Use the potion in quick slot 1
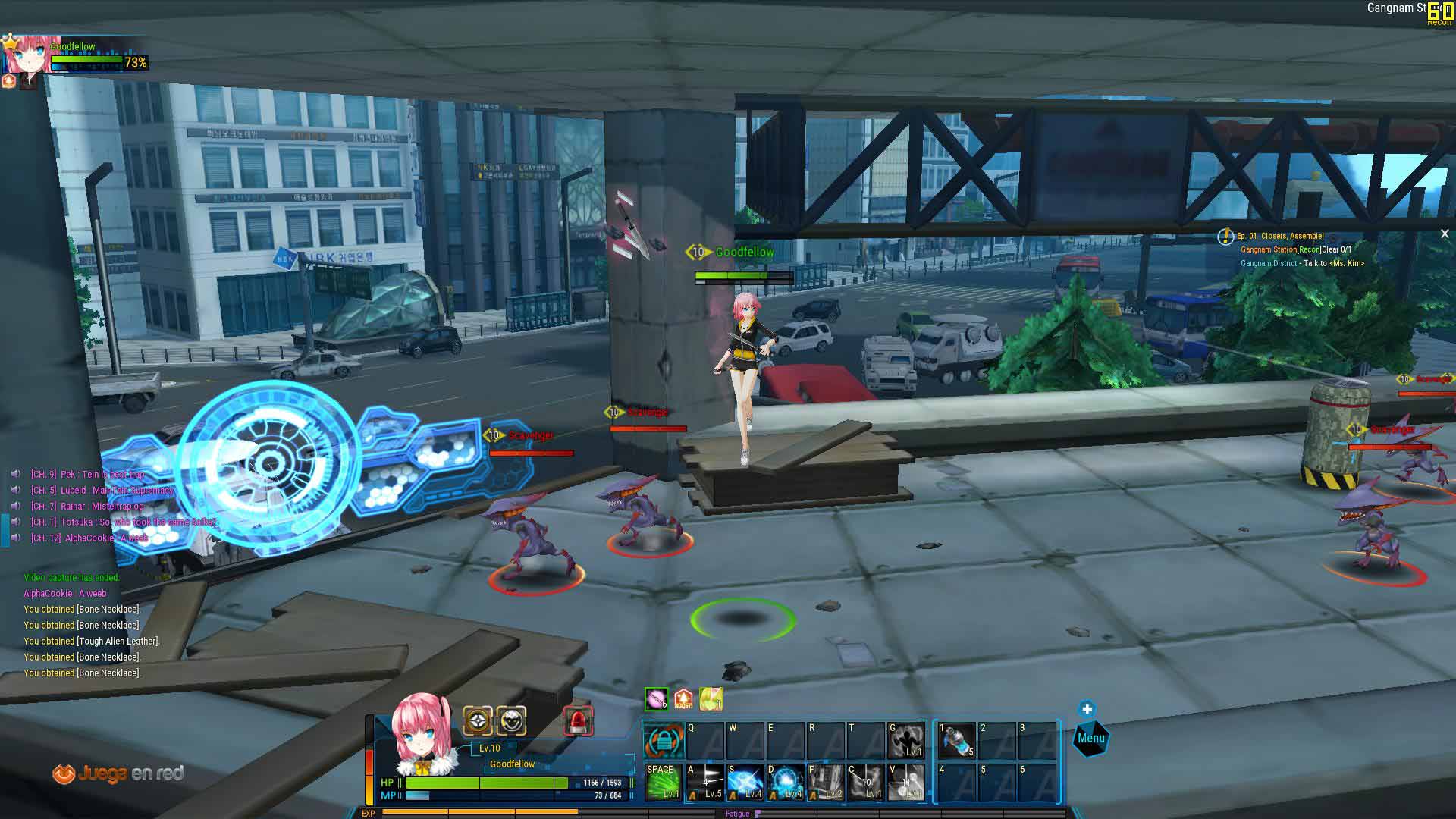1456x819 pixels. point(957,740)
